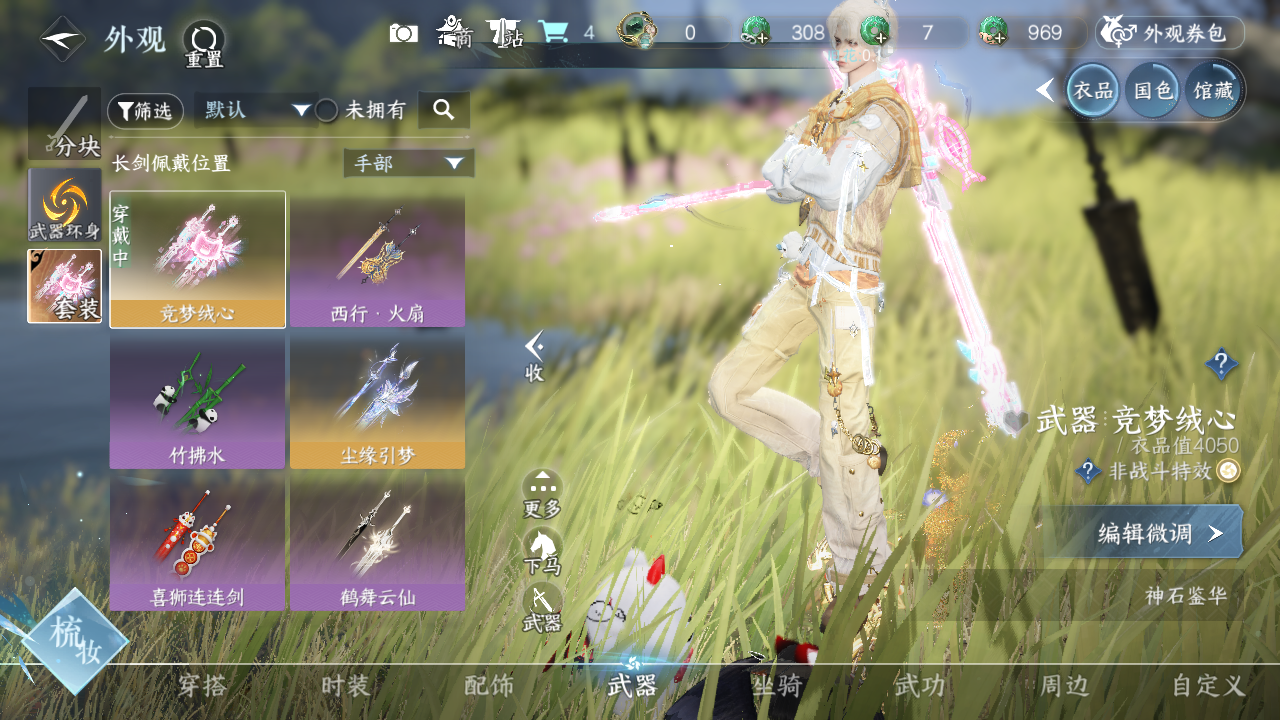Toggle the 未拥有 checkbox

pos(327,111)
